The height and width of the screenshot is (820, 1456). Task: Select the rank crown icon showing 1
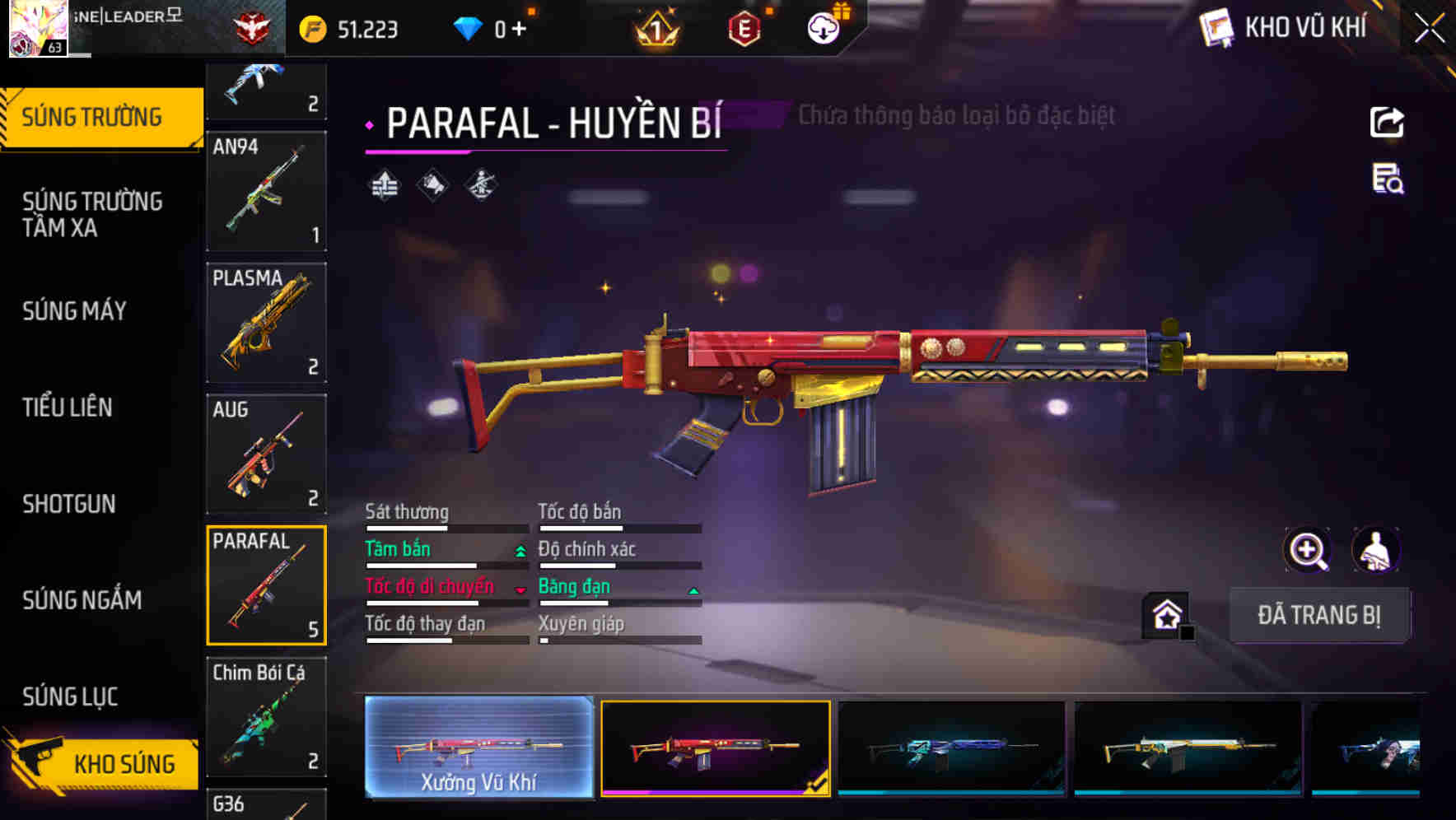tap(653, 27)
